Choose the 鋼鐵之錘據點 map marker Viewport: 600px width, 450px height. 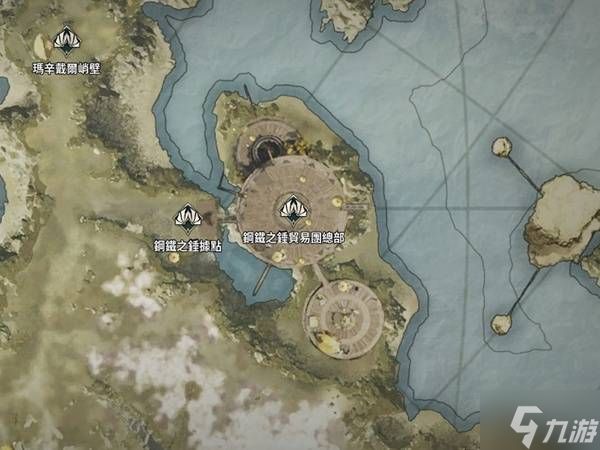[186, 216]
